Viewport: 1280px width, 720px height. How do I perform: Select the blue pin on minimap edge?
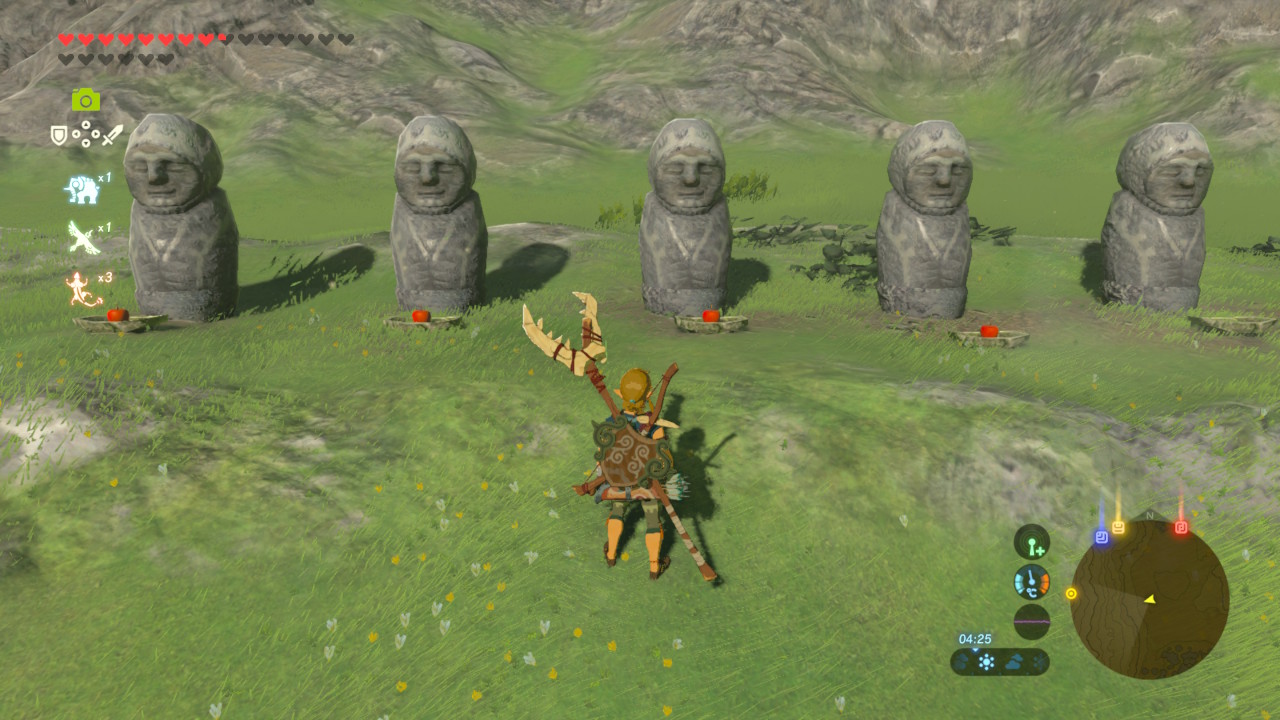(x=1101, y=537)
